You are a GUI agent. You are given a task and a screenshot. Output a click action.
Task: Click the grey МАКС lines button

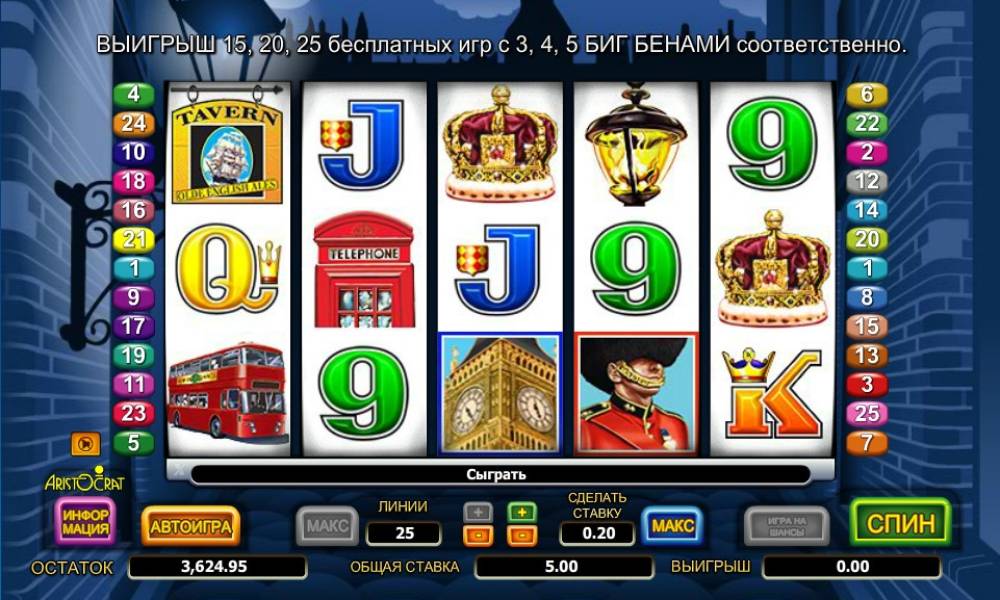327,525
